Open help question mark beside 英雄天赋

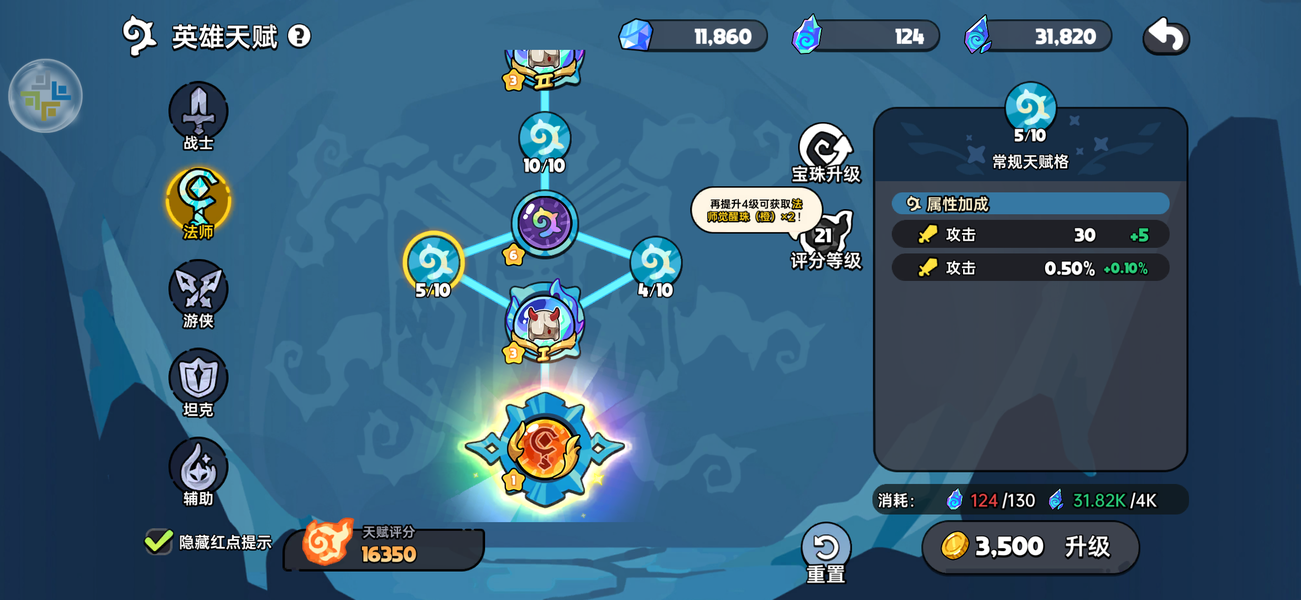coord(299,36)
